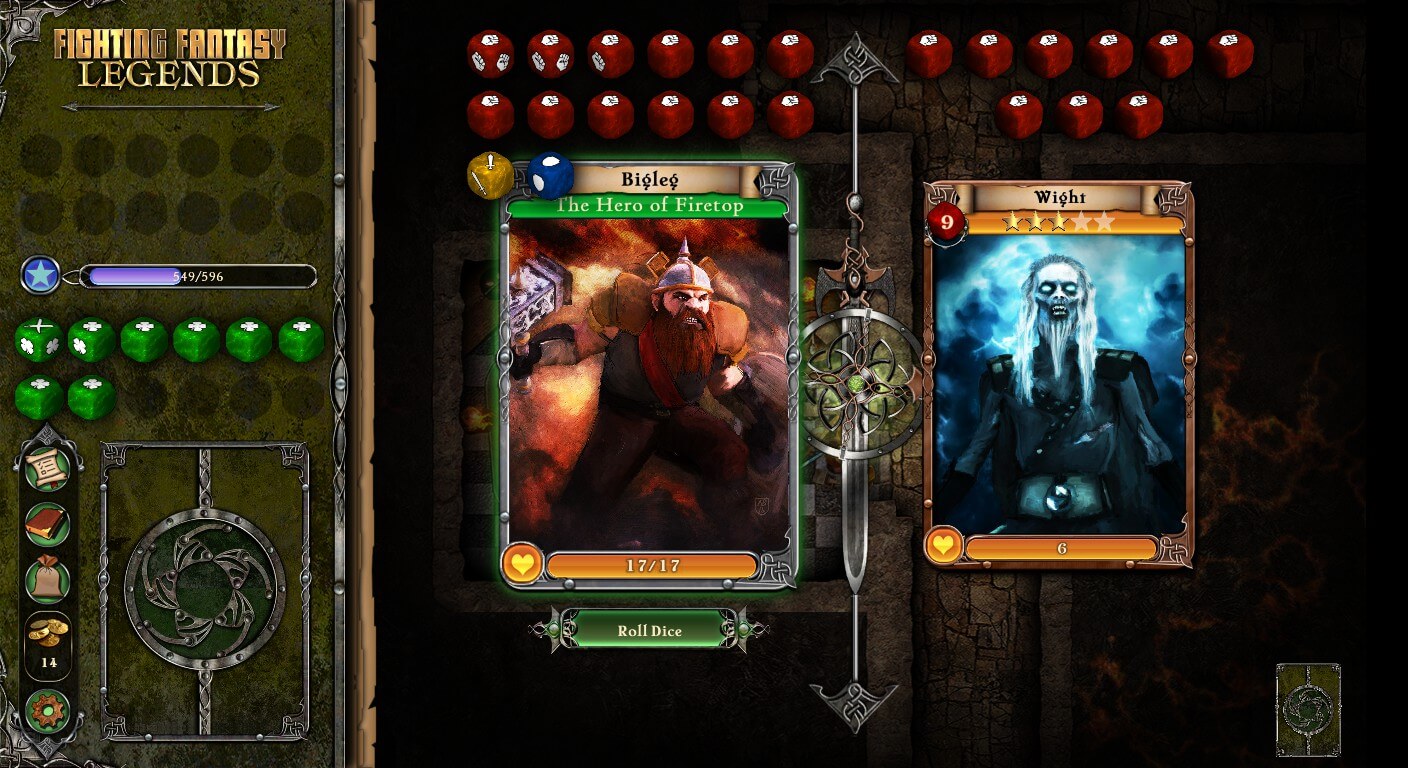Viewport: 1408px width, 768px height.
Task: Open the inventory sack
Action: pos(47,580)
